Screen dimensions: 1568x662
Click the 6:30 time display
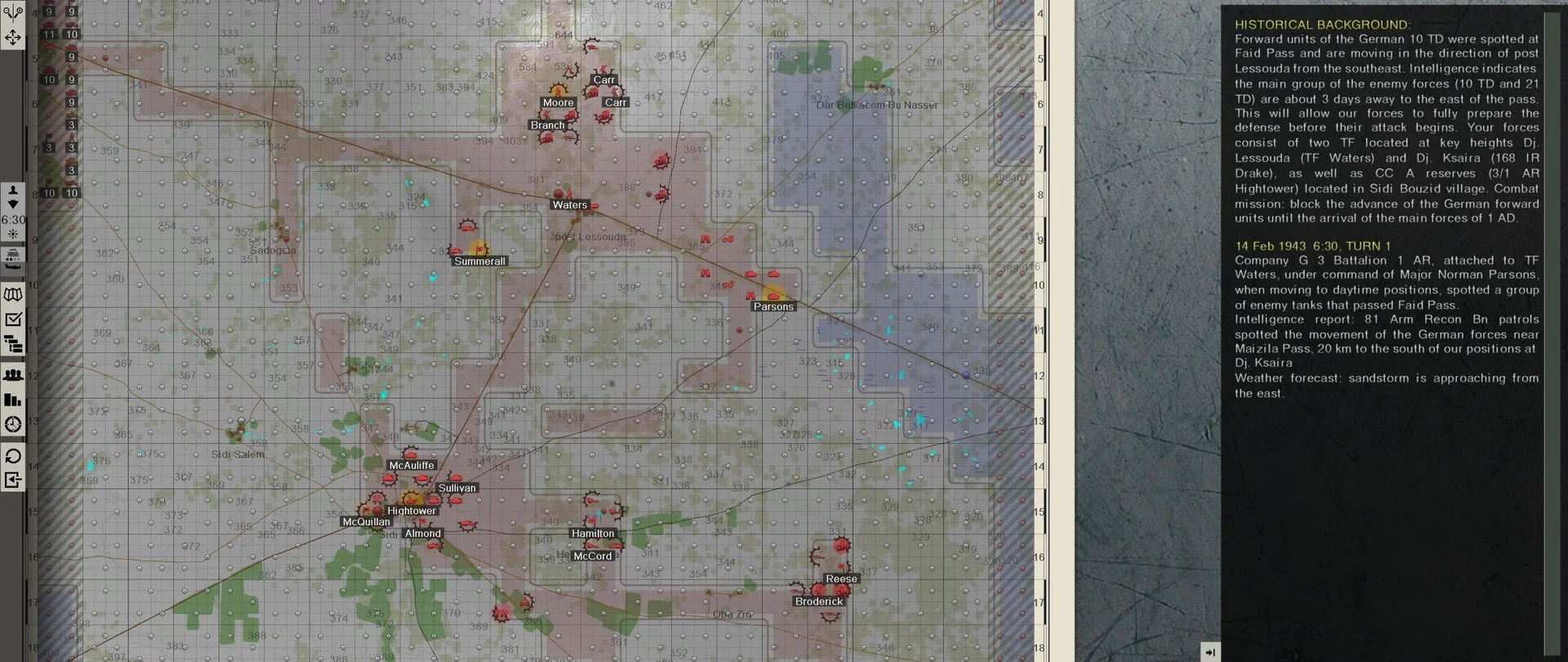tap(13, 219)
